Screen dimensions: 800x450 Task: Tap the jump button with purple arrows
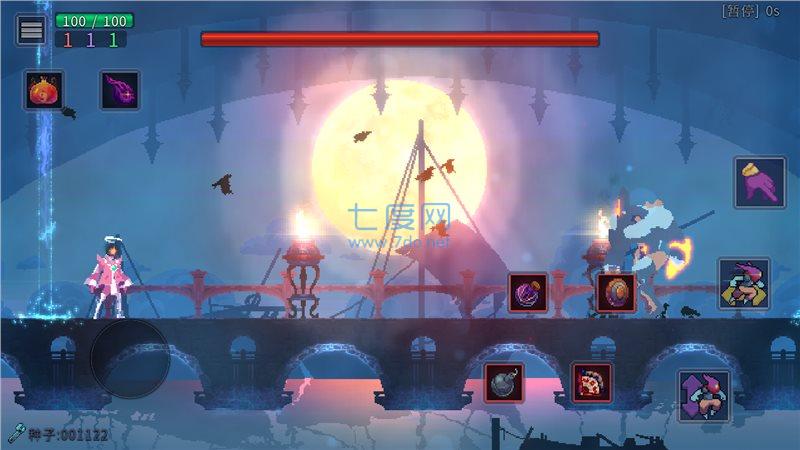click(x=703, y=395)
